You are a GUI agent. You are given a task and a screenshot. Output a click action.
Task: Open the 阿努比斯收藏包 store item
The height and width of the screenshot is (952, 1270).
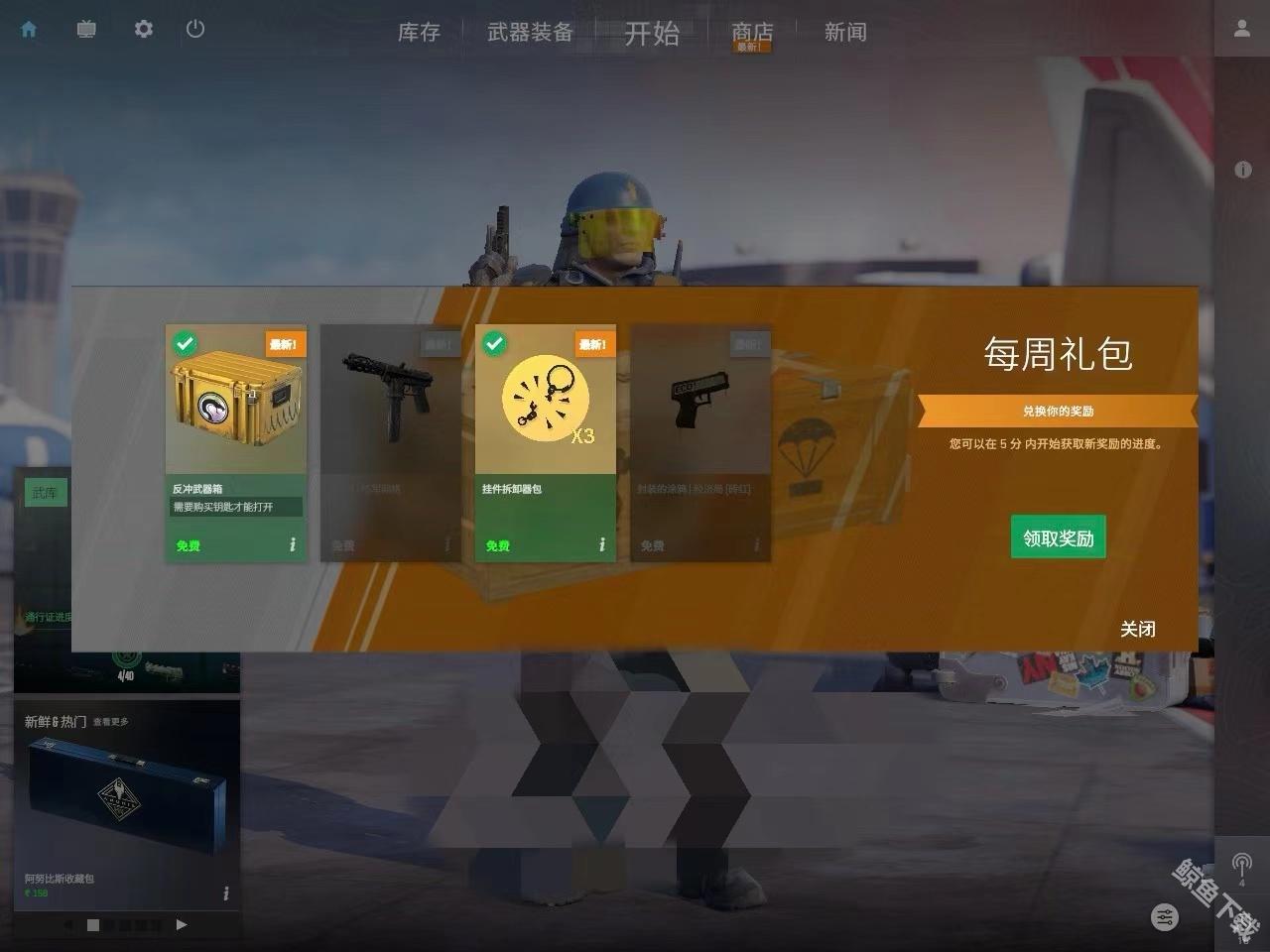click(x=126, y=803)
